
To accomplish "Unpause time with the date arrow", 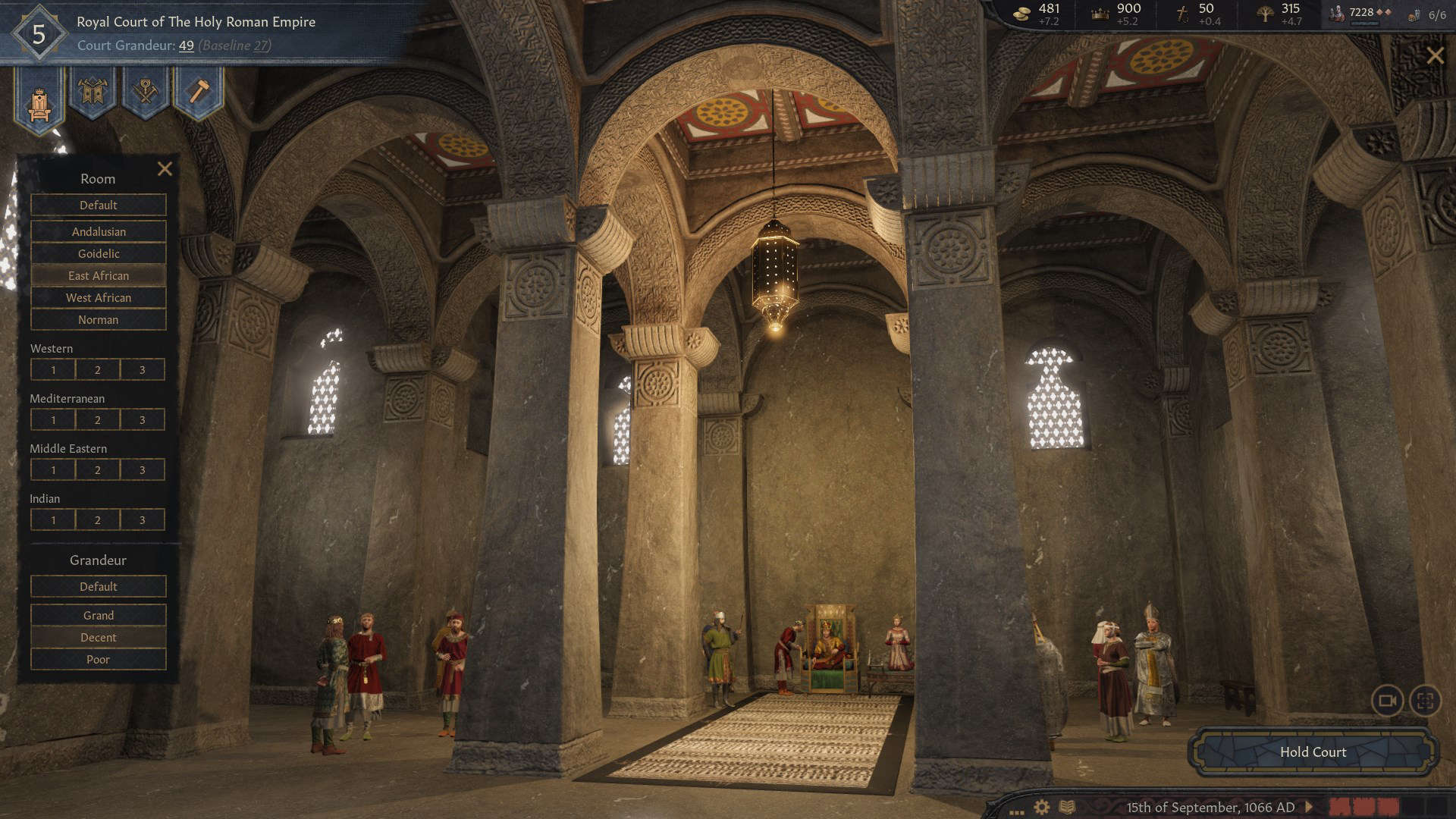I will tap(1307, 807).
